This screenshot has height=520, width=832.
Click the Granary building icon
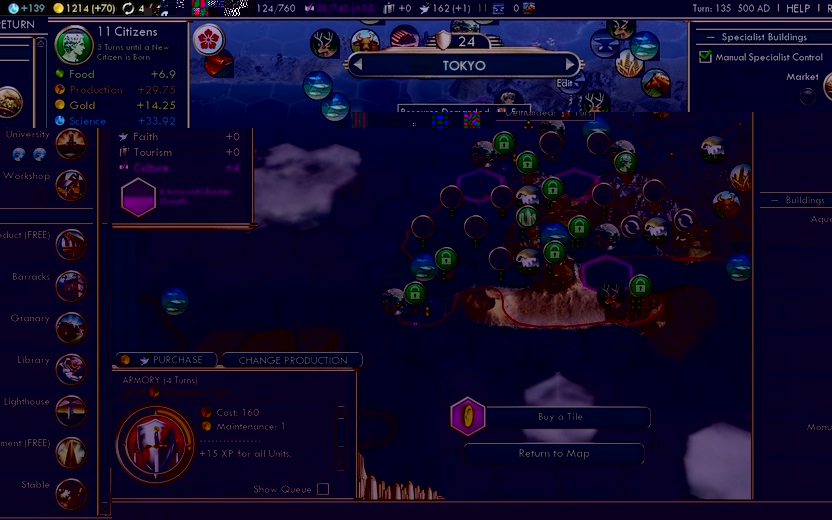pyautogui.click(x=70, y=328)
